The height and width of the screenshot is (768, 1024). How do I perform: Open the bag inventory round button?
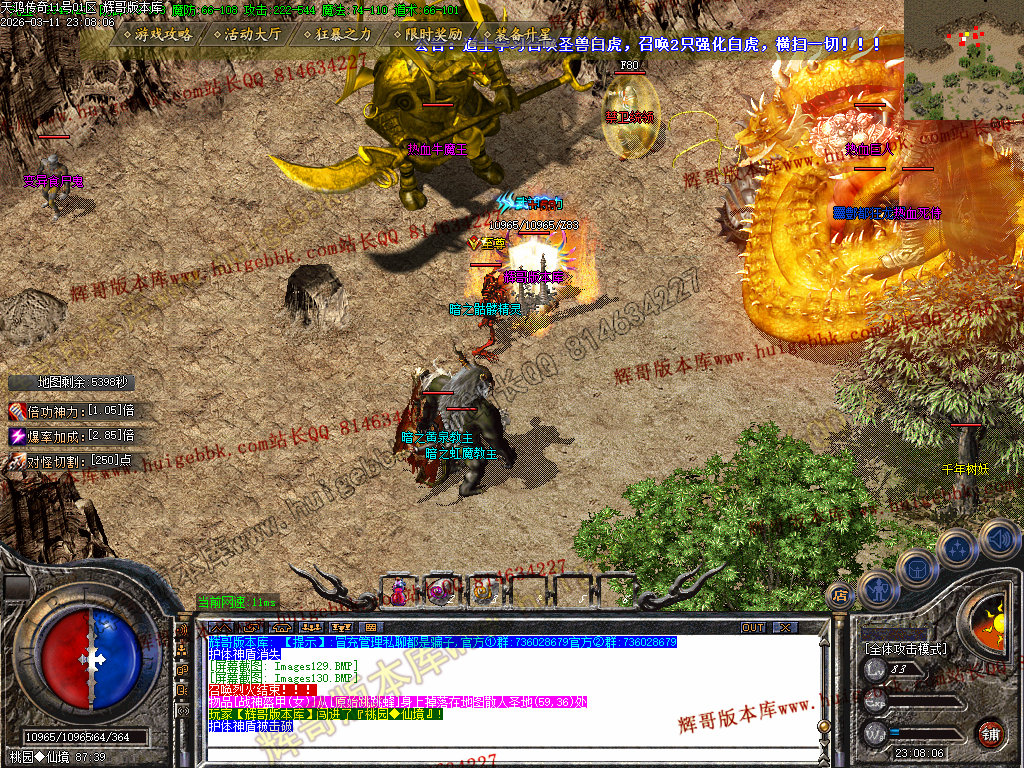pos(916,568)
